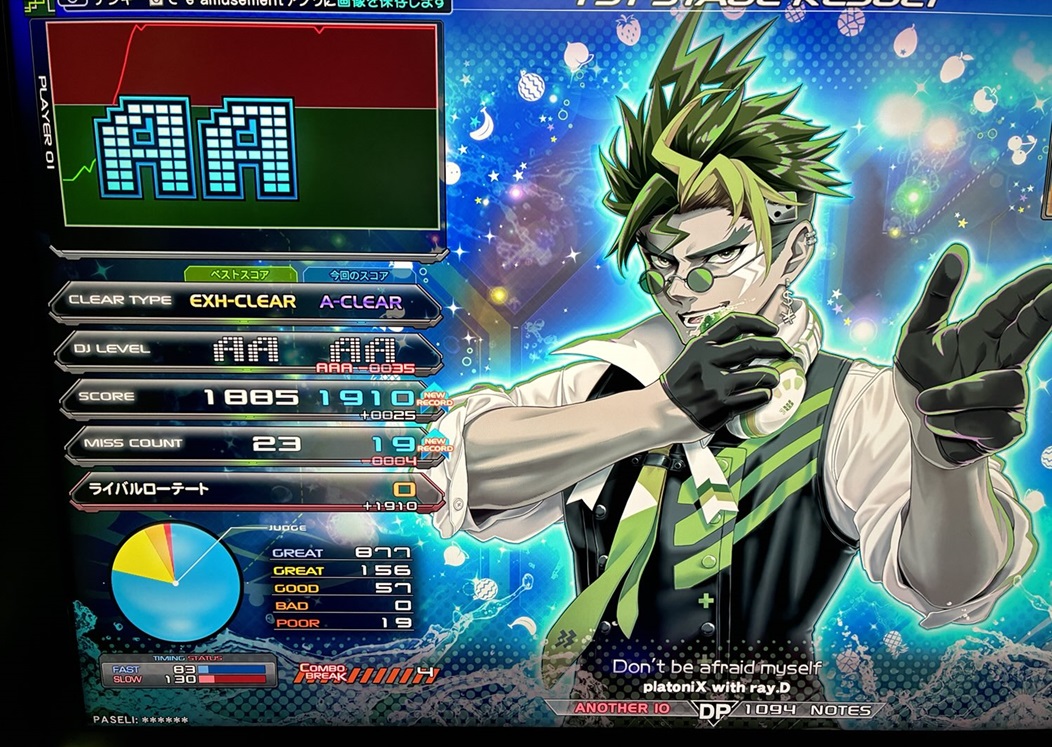
Task: Switch to the 今回のスコア tab
Action: pyautogui.click(x=360, y=274)
